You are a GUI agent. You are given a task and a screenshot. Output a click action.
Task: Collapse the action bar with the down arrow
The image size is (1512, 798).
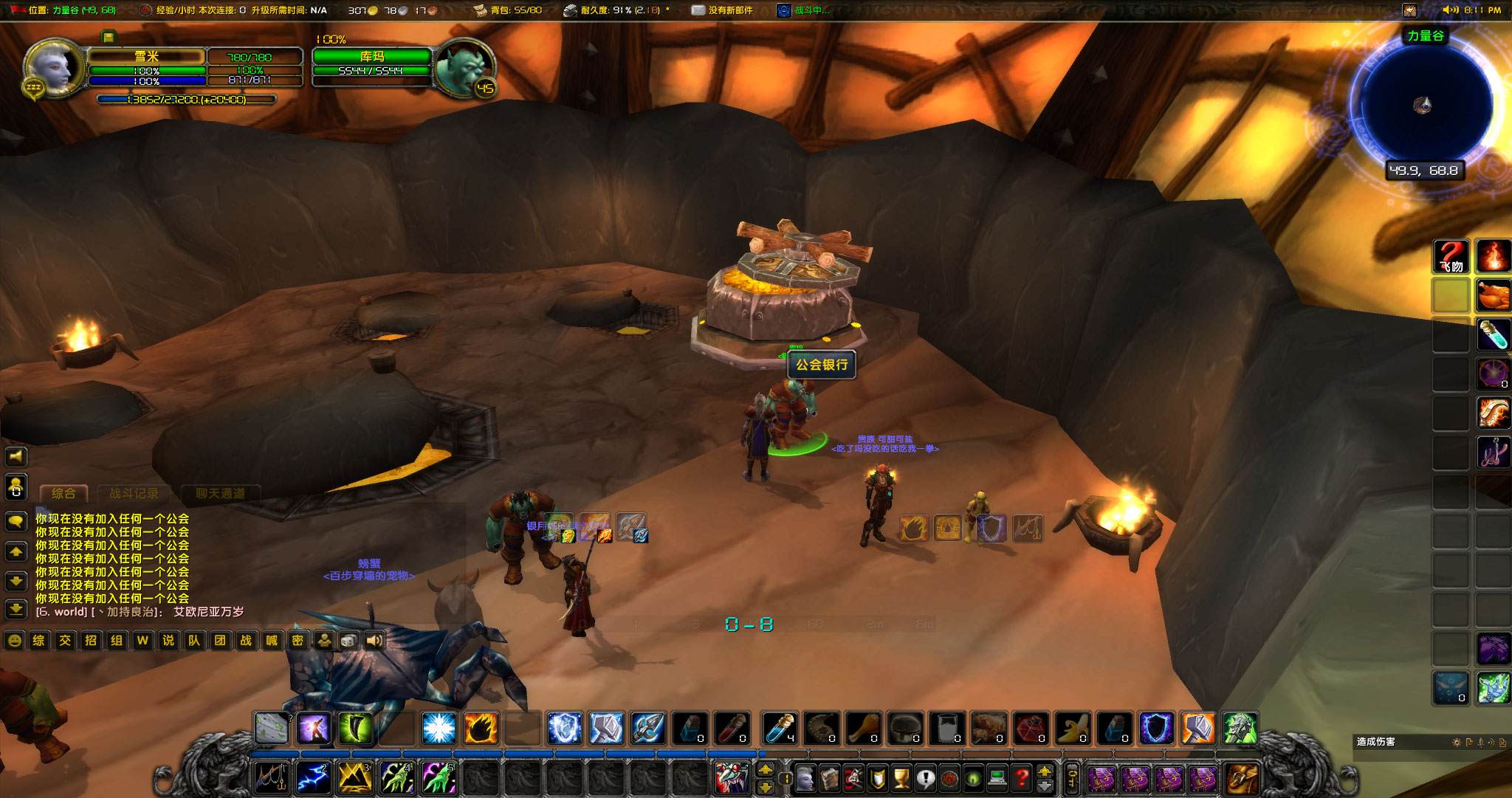click(x=1044, y=787)
